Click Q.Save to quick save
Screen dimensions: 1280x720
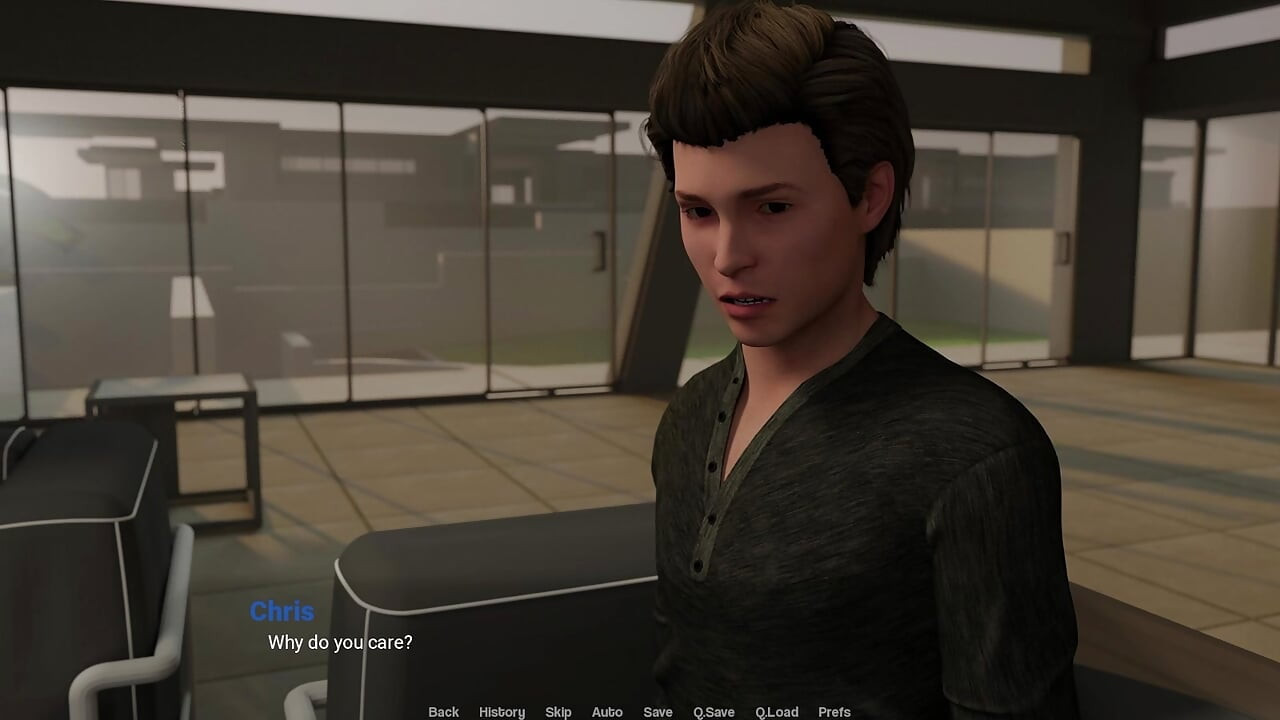click(714, 712)
